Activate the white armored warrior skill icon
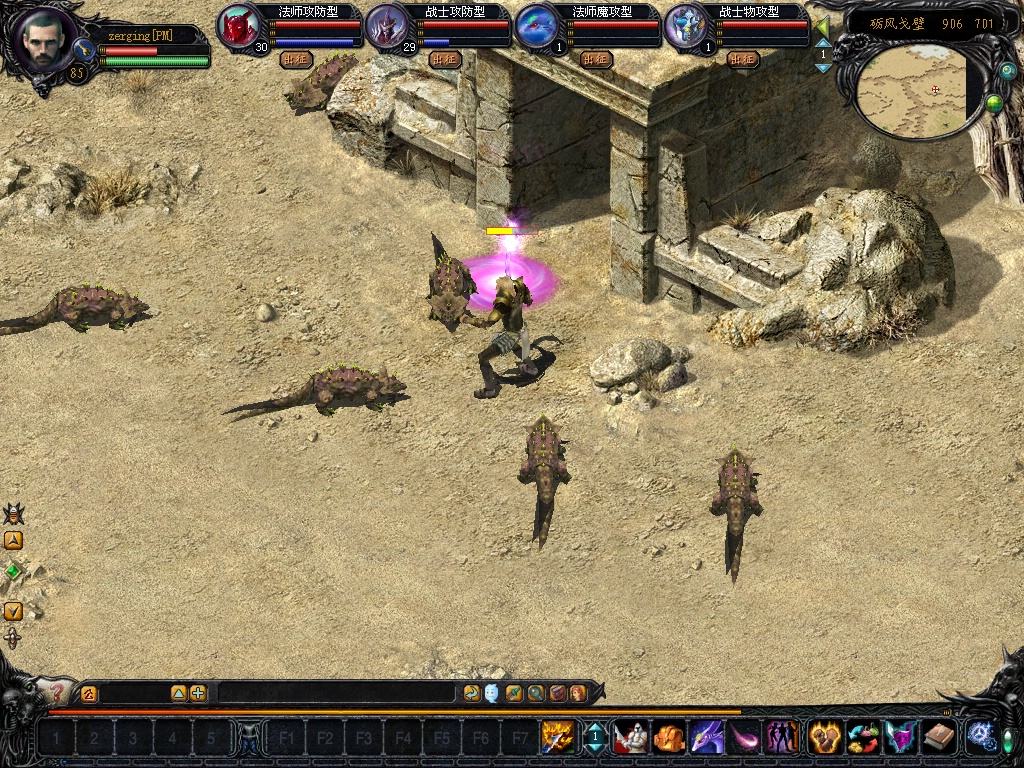The image size is (1024, 768). point(630,737)
